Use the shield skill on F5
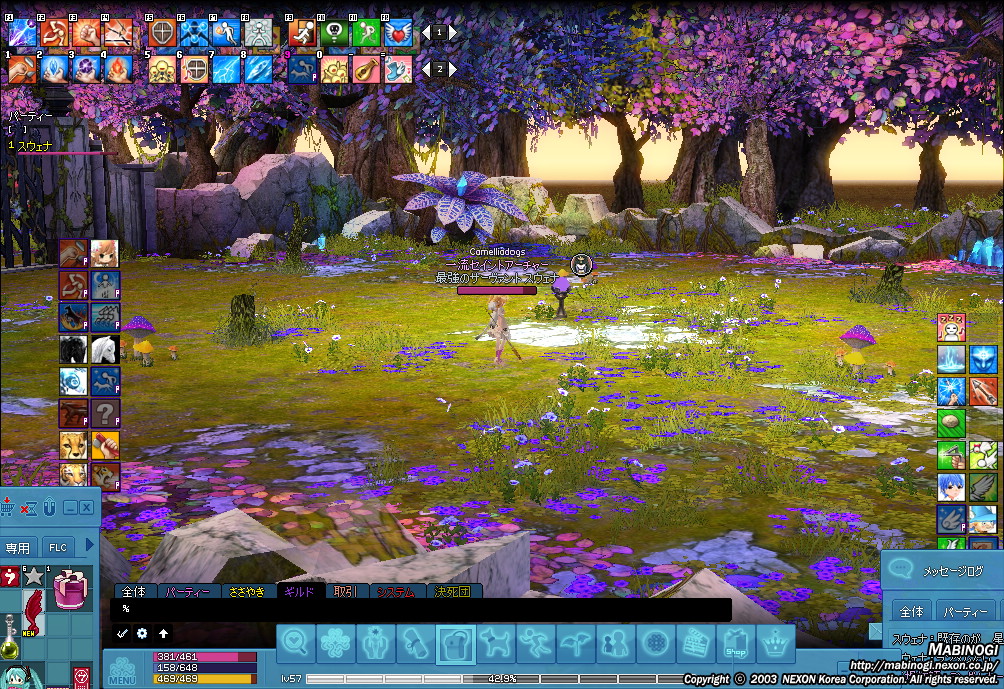The width and height of the screenshot is (1004, 689). (x=162, y=32)
